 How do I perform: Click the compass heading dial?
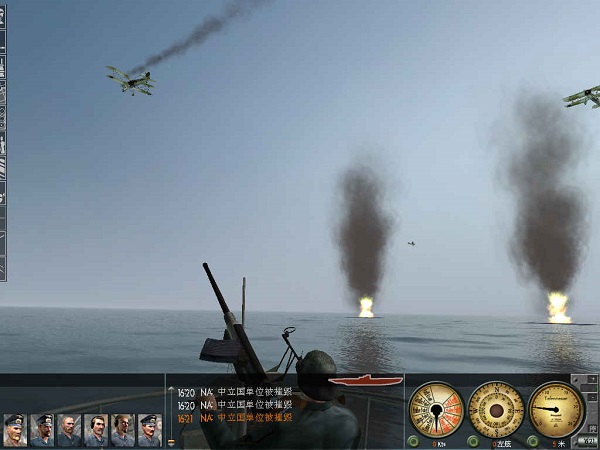[x=496, y=409]
